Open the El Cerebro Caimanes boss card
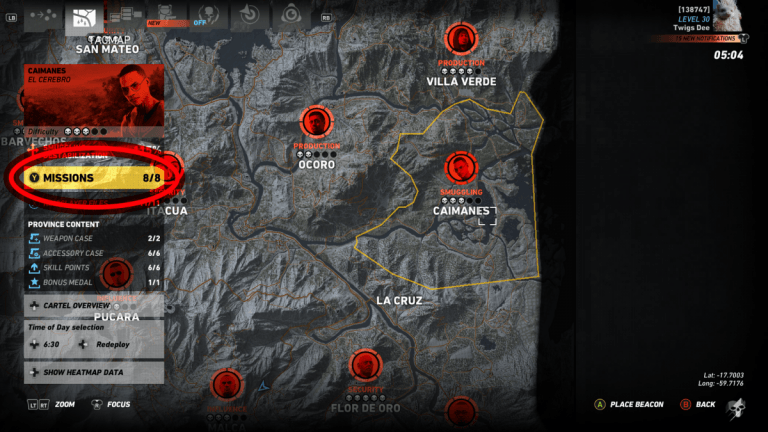 (x=93, y=92)
